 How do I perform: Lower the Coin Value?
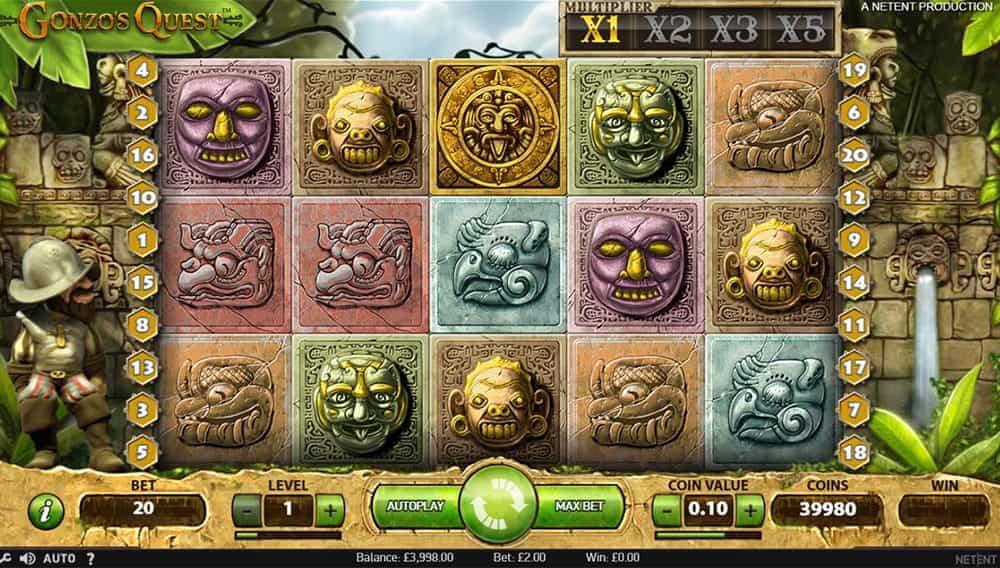667,510
